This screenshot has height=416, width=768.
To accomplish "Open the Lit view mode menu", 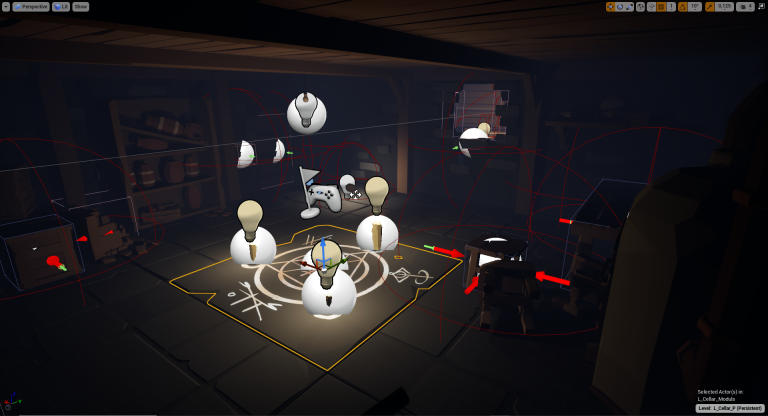I will (61, 6).
